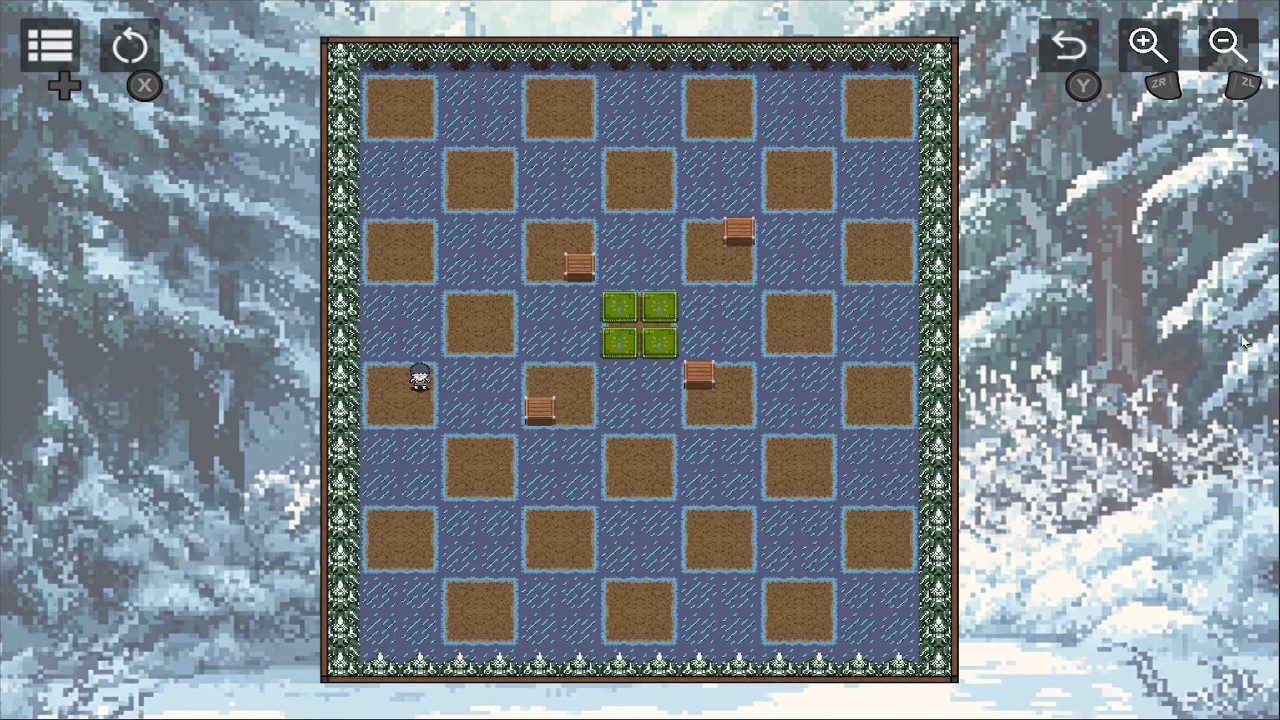The width and height of the screenshot is (1280, 720).
Task: Click the top-left corner dirt tile
Action: [400, 107]
